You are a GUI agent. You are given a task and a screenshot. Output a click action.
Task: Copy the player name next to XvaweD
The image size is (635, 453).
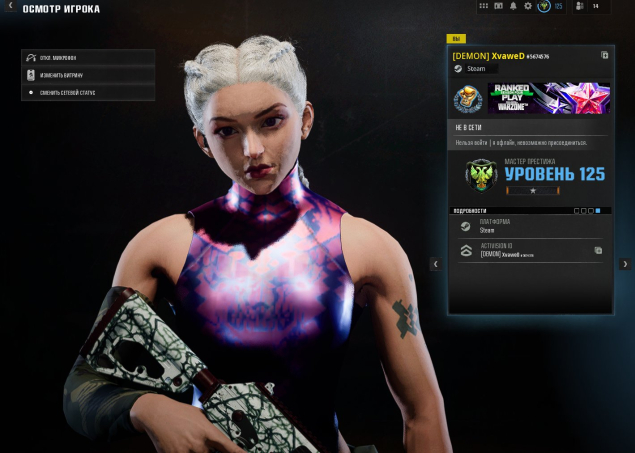(604, 56)
